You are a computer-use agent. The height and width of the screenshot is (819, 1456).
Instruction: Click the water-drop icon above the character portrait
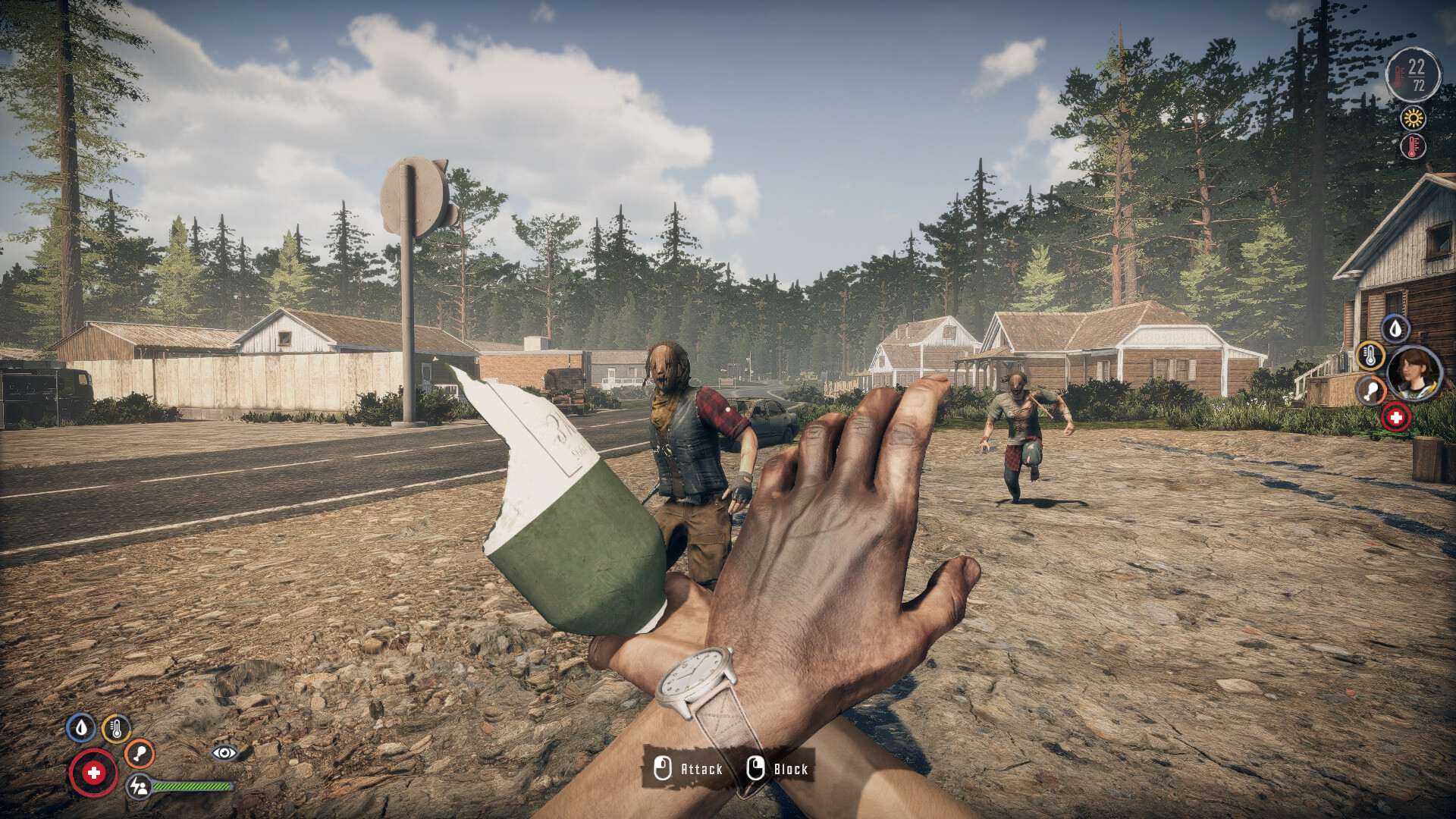coord(1395,328)
